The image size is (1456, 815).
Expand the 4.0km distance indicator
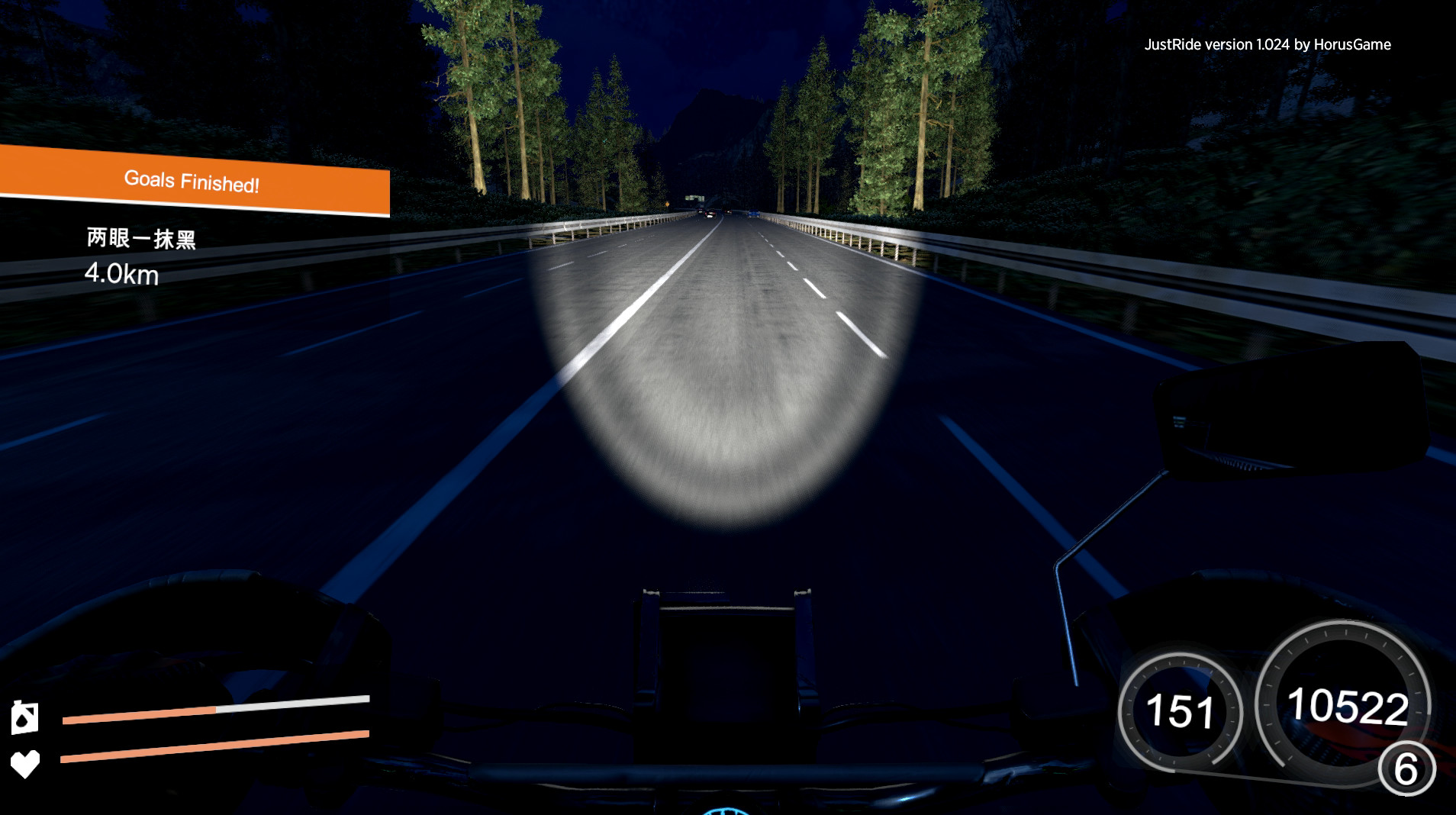(122, 275)
